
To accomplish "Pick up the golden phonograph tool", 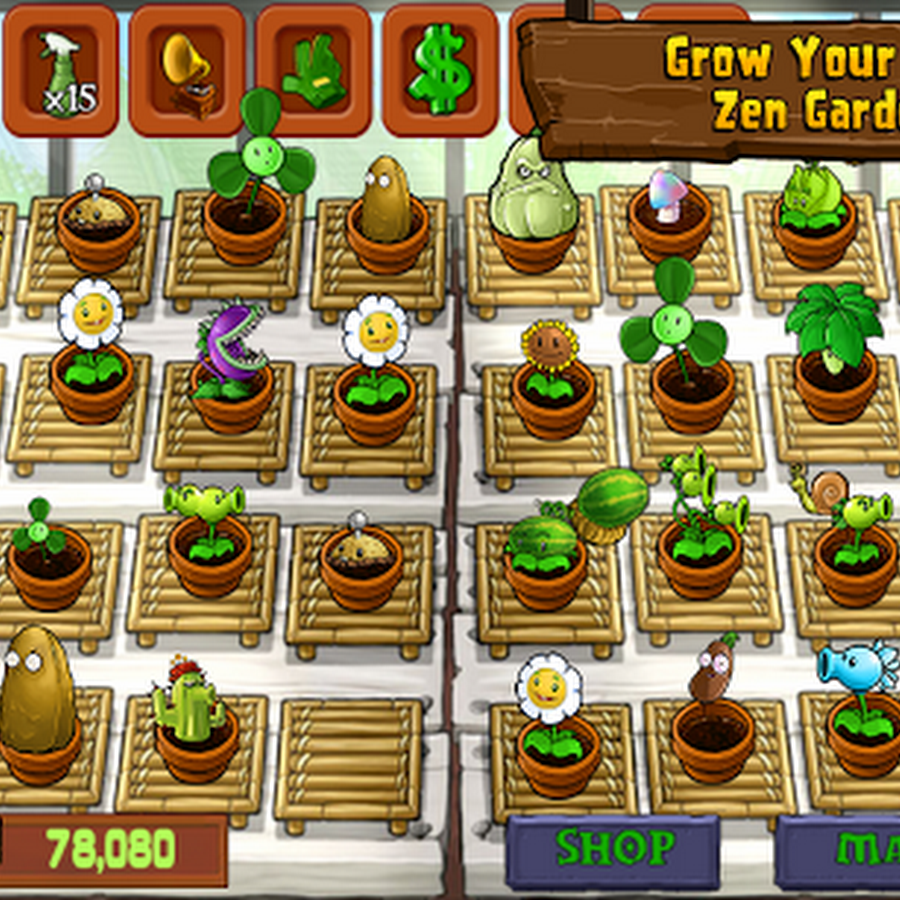I will pos(187,72).
